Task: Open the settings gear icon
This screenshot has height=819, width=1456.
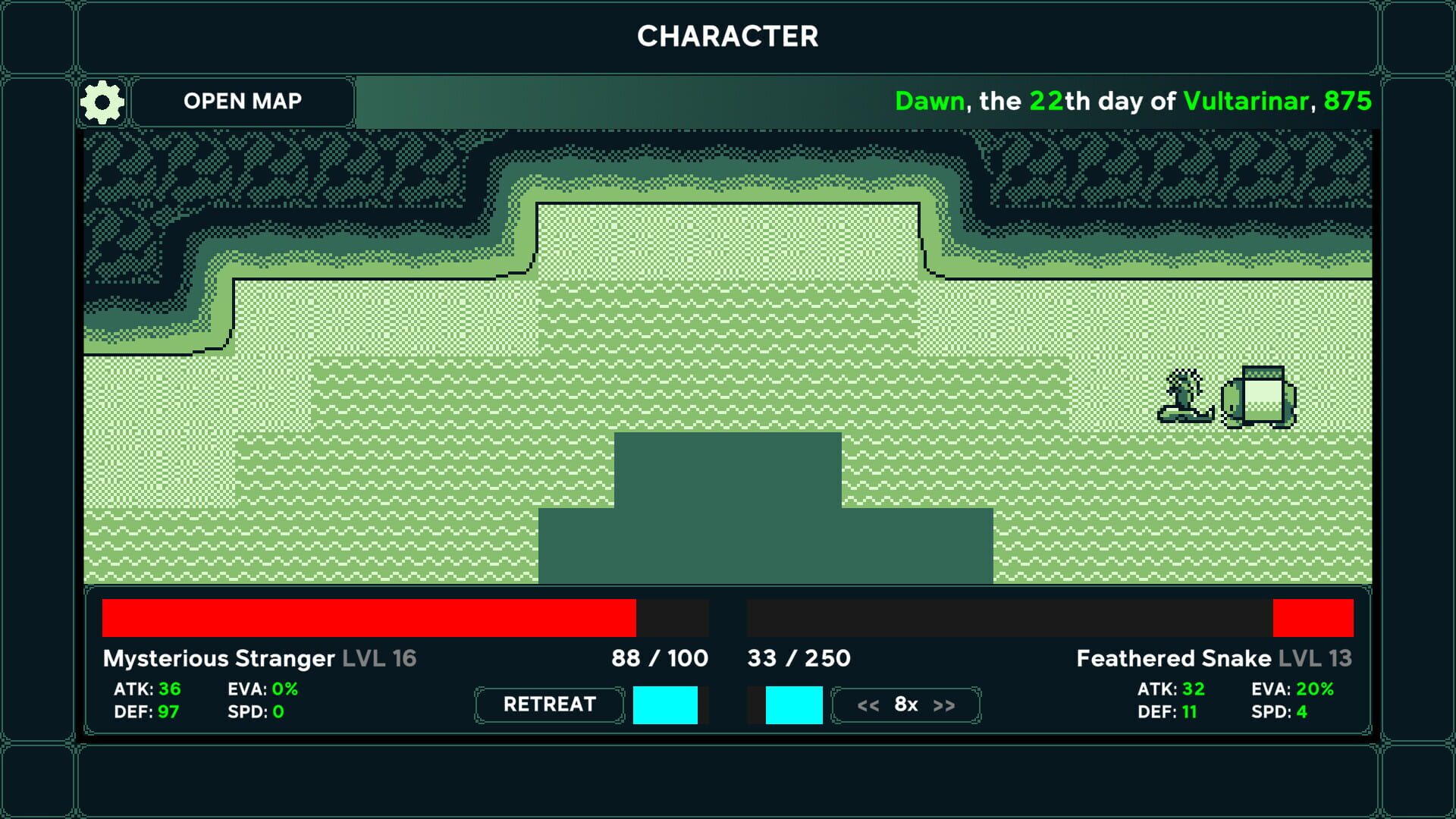Action: tap(102, 101)
